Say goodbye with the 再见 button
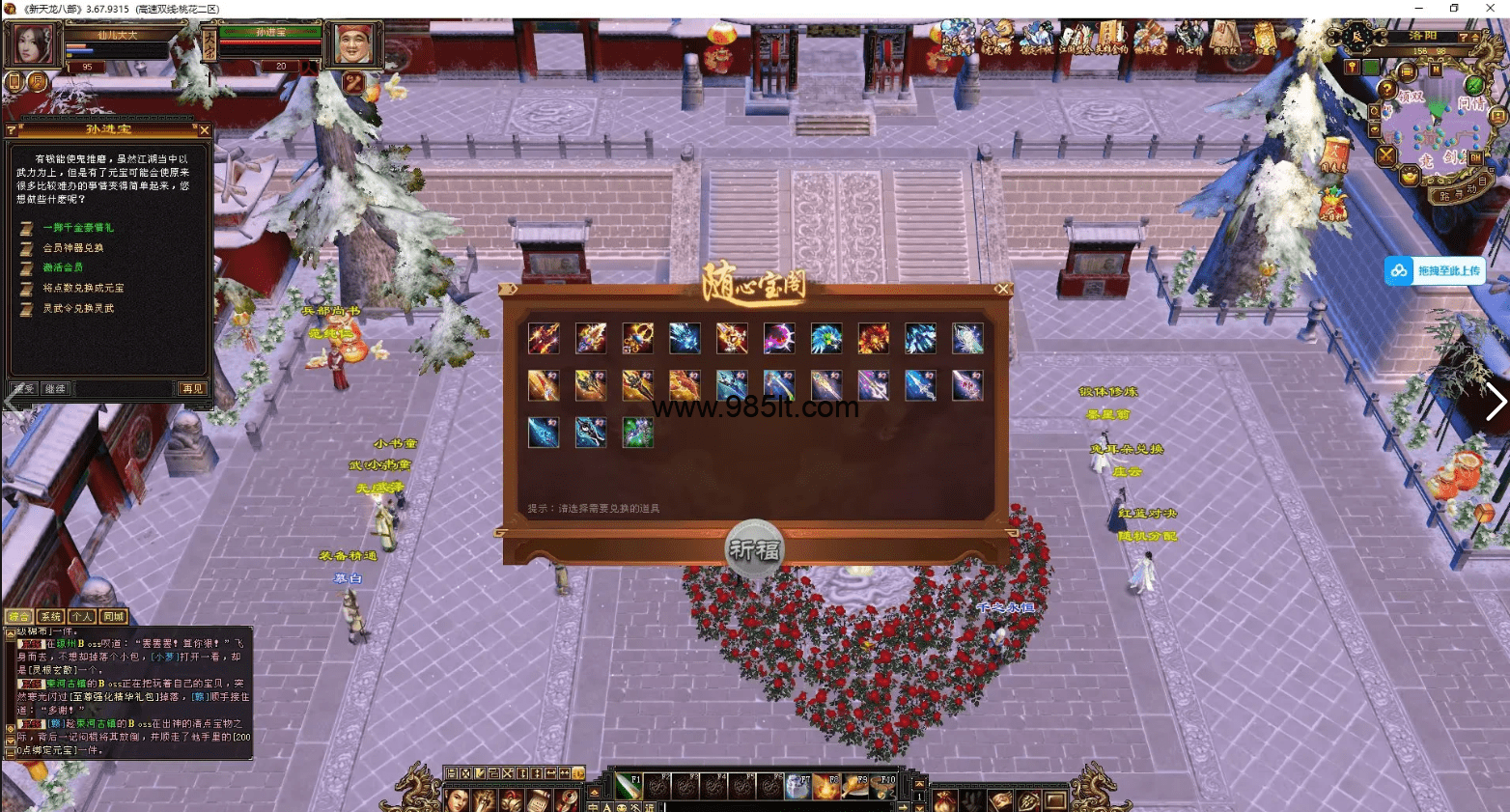 [192, 388]
